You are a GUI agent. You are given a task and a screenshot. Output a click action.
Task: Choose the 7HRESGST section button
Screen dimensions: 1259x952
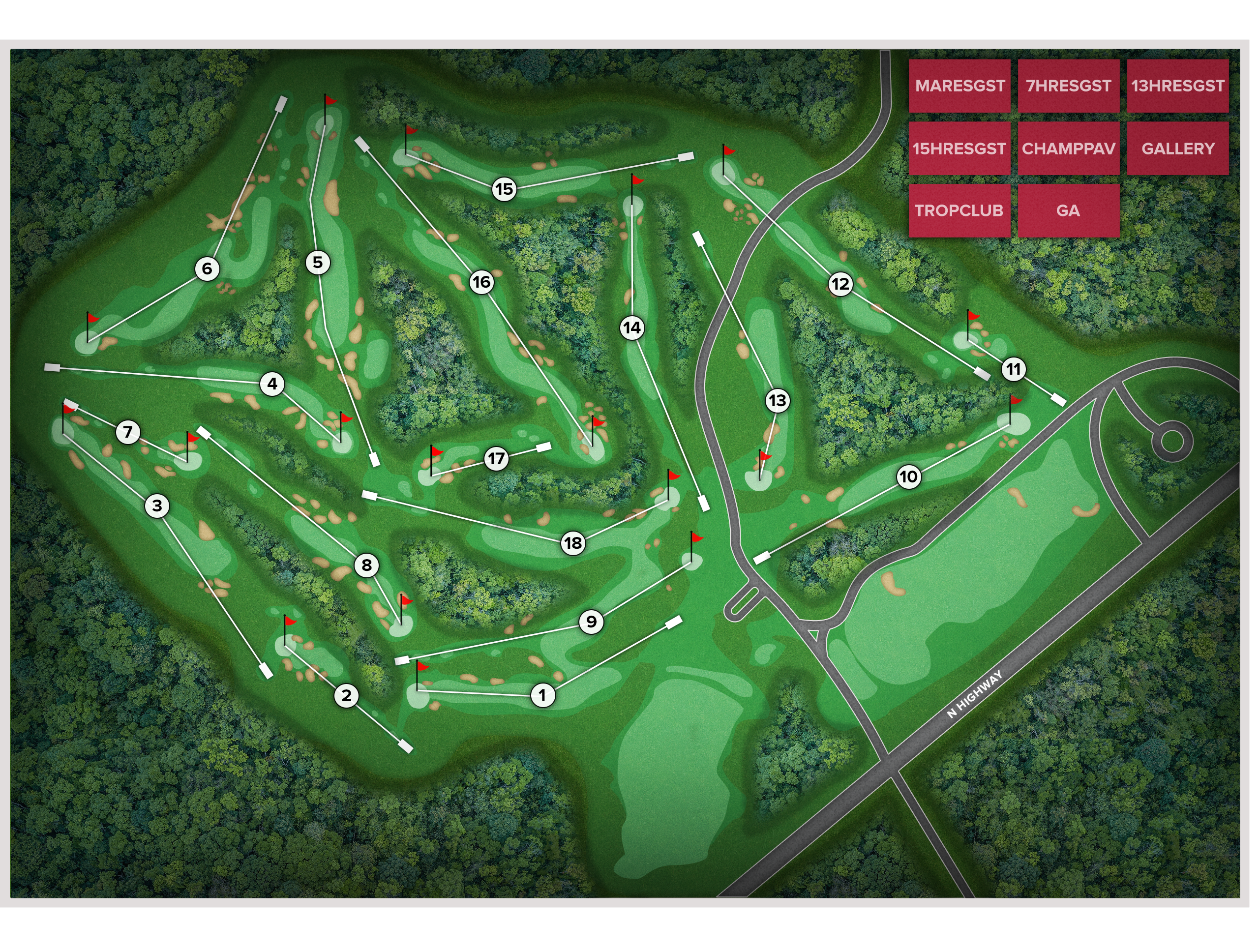tap(1068, 86)
